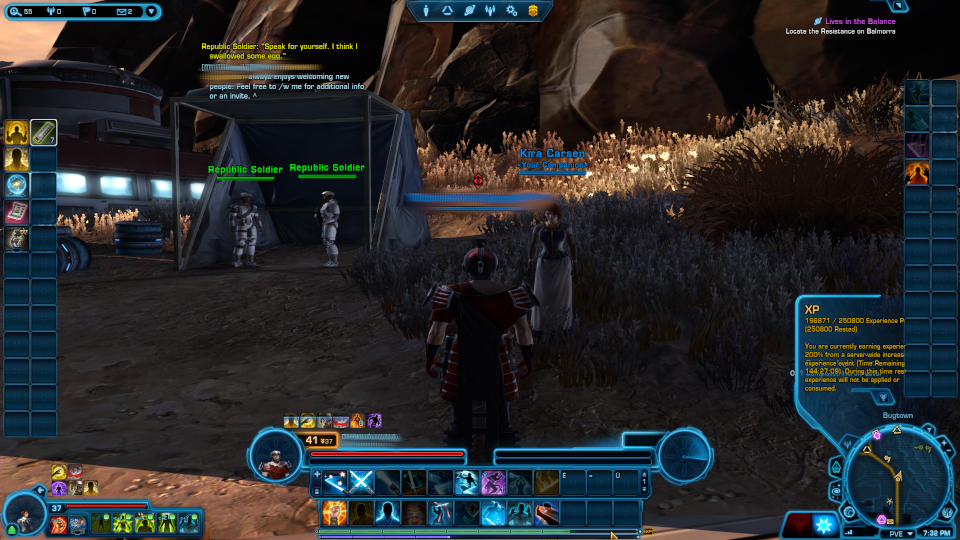Toggle the blue starburst stance button

tap(825, 524)
